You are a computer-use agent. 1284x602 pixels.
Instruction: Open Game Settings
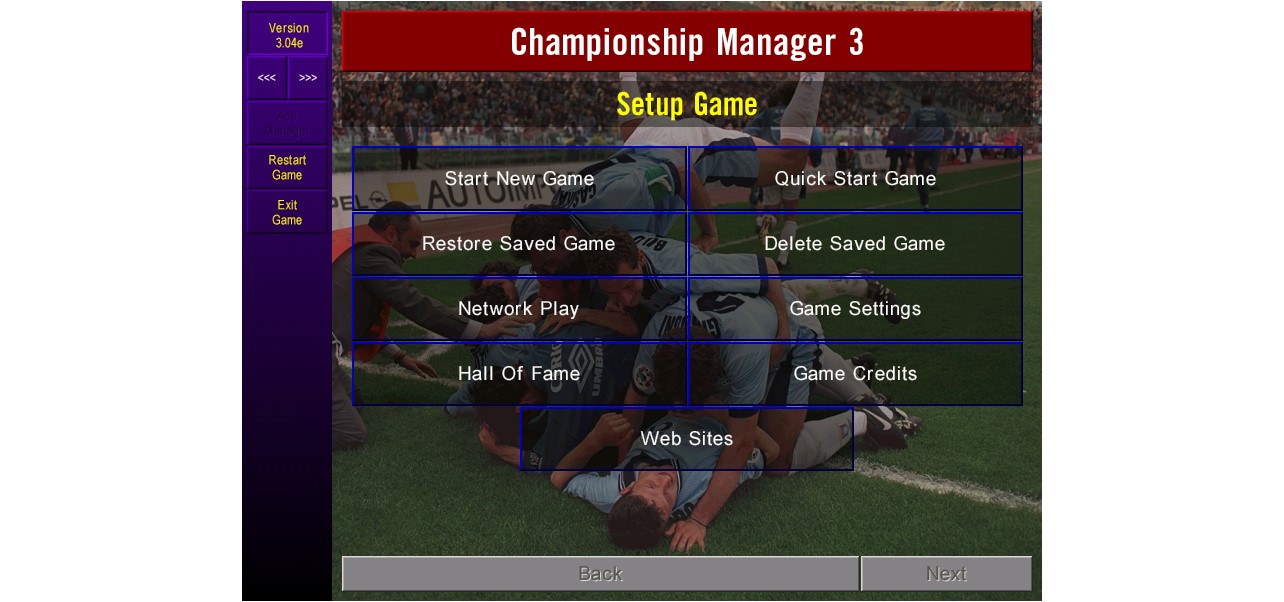pyautogui.click(x=855, y=309)
